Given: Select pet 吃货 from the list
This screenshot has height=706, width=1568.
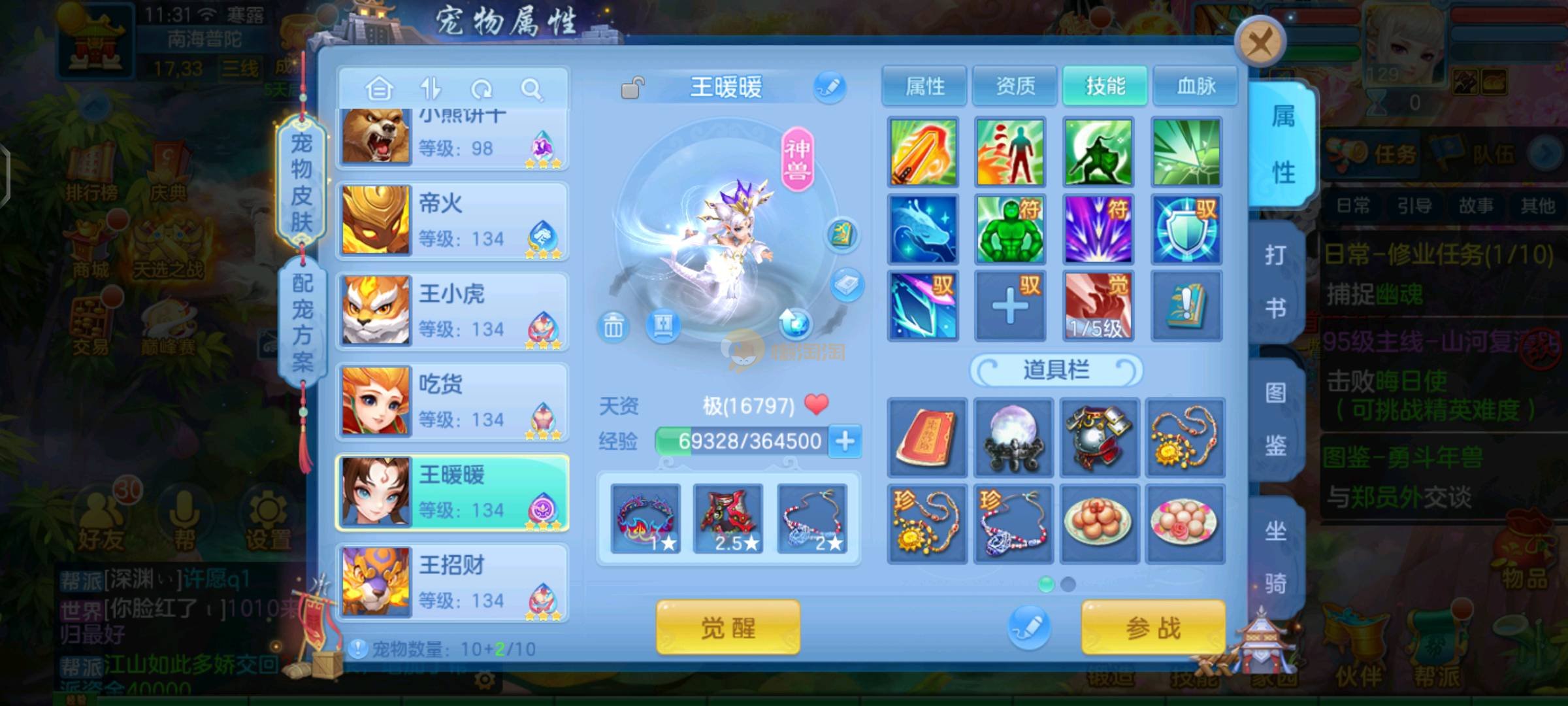Looking at the screenshot, I should point(452,401).
